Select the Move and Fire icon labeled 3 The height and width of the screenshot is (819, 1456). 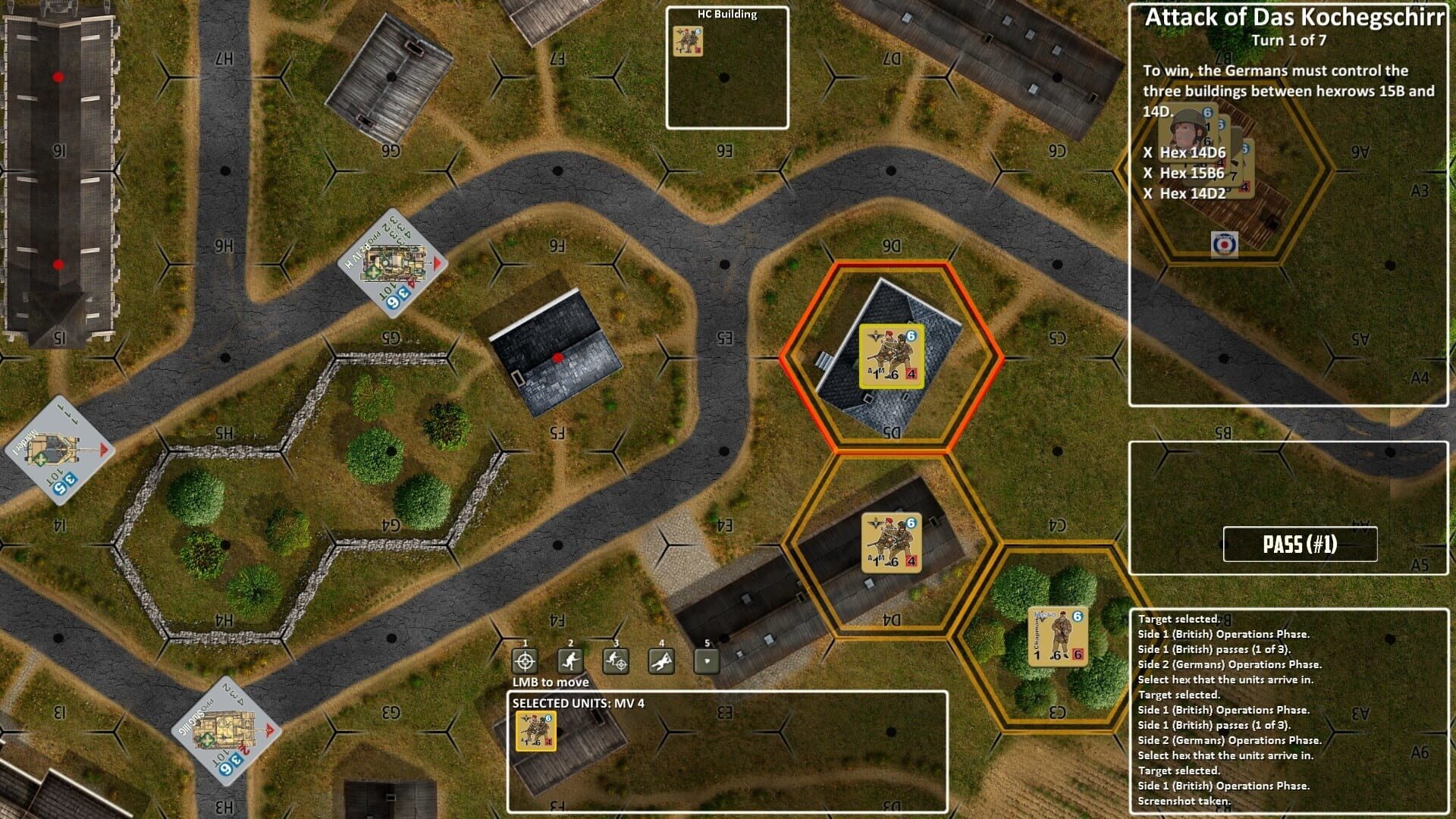(617, 659)
